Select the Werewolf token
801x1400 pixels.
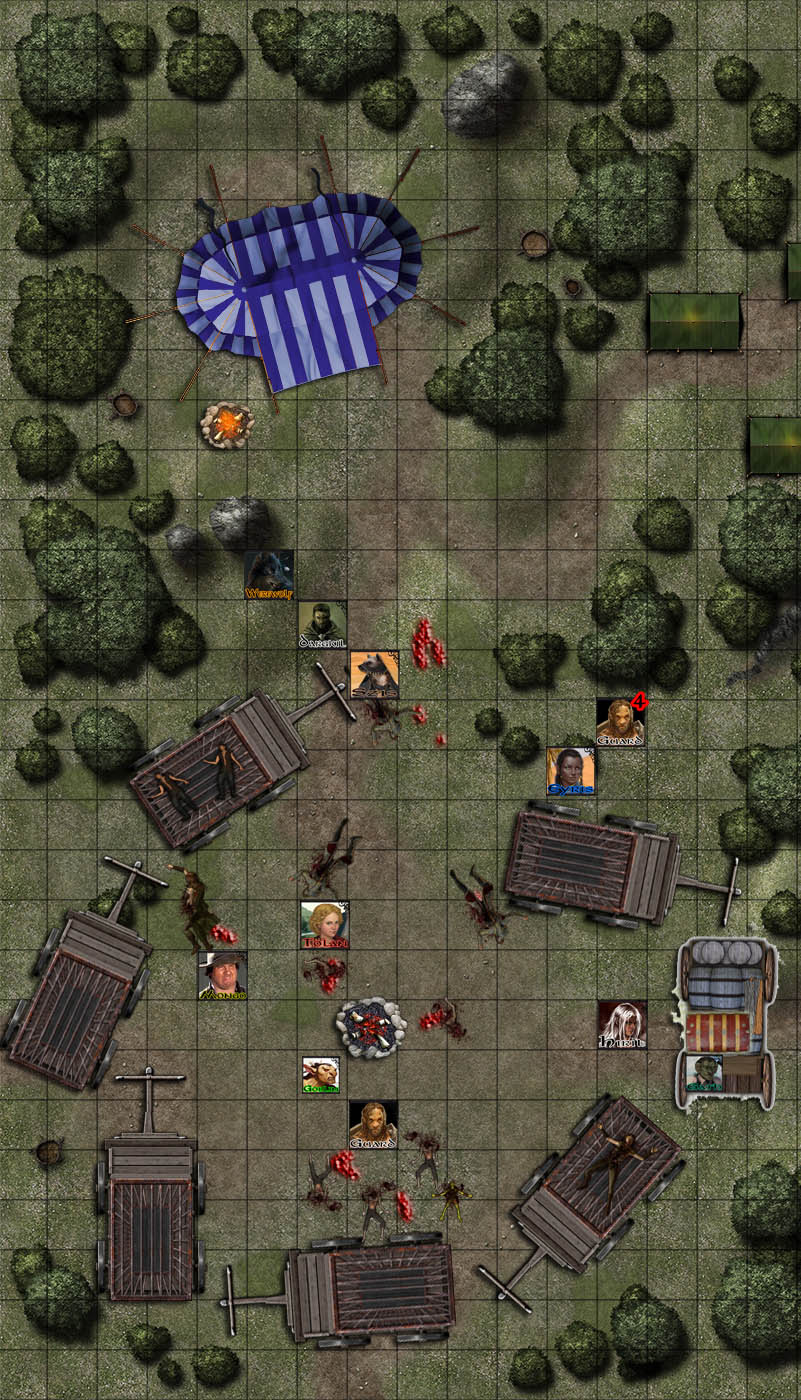pyautogui.click(x=269, y=574)
